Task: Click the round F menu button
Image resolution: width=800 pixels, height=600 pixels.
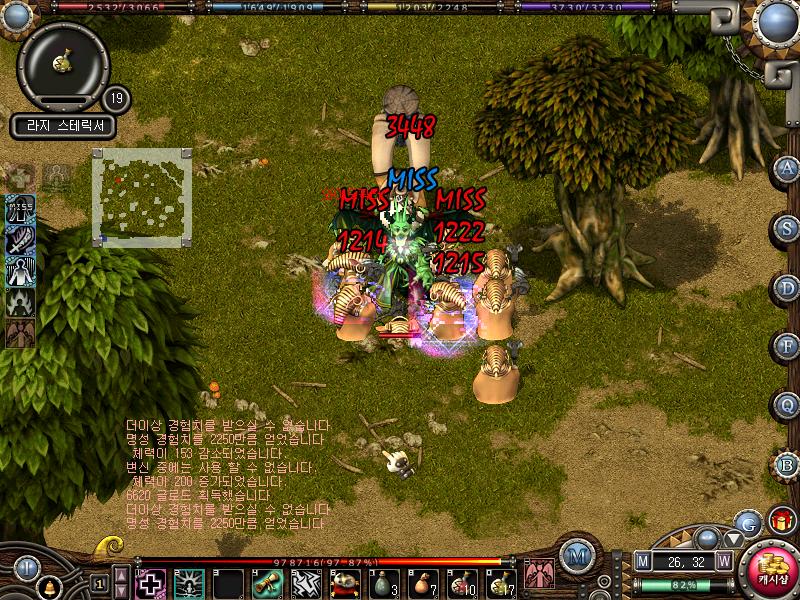Action: tap(787, 346)
